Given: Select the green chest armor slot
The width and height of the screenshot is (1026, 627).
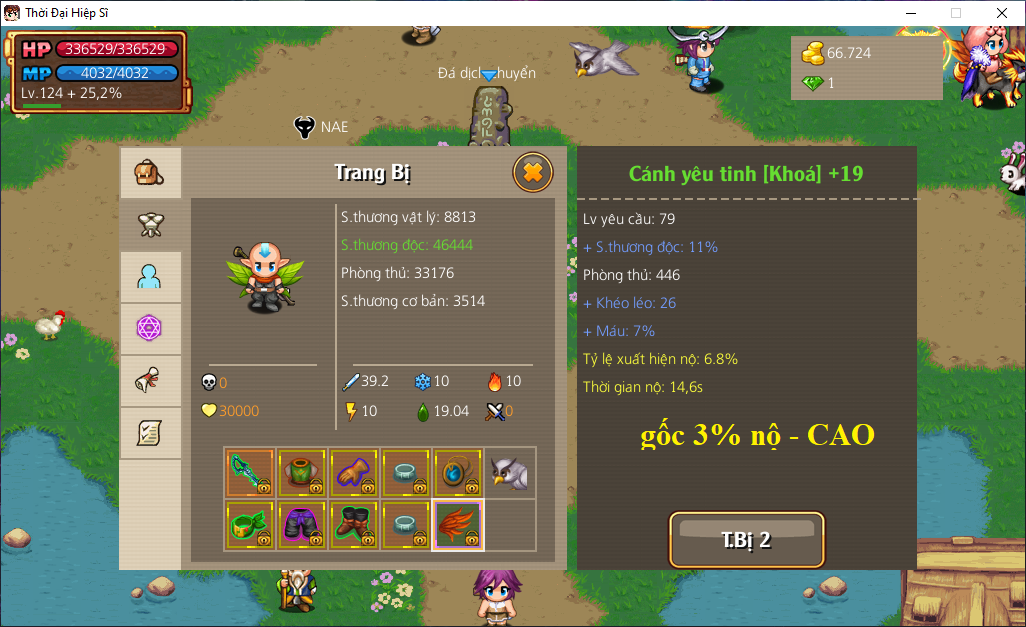Looking at the screenshot, I should point(302,472).
